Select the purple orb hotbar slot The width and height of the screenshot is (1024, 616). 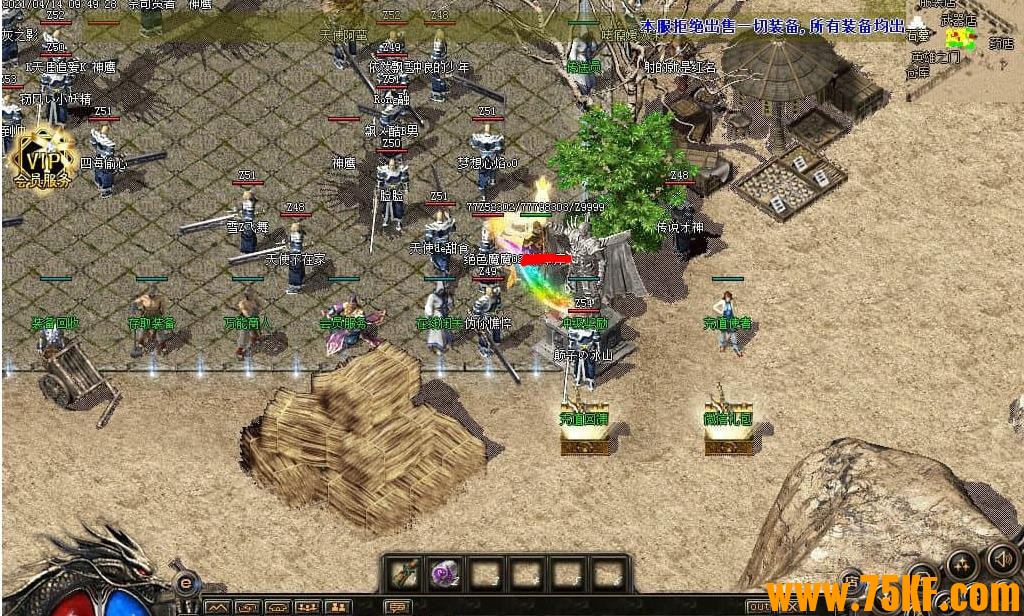(x=444, y=574)
